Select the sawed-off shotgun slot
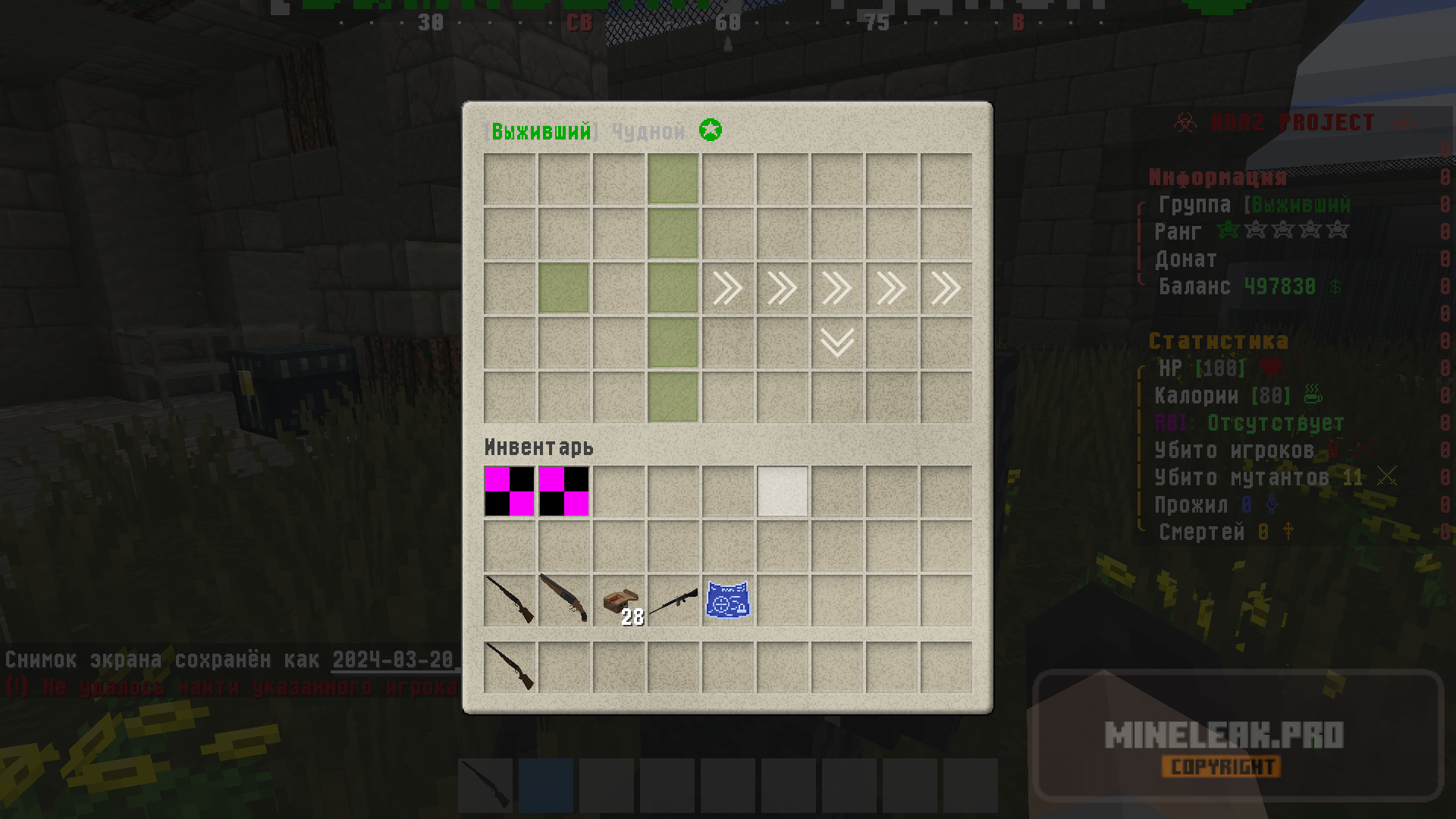1456x819 pixels. click(x=564, y=600)
